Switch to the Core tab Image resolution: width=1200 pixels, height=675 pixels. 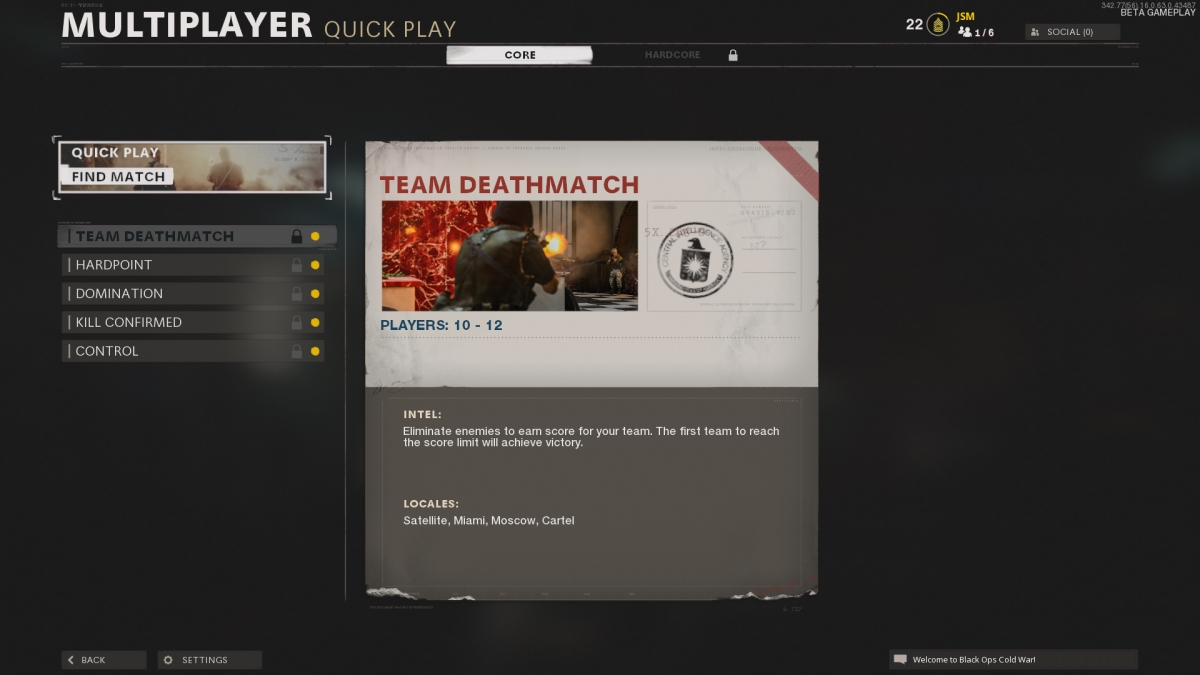click(519, 55)
